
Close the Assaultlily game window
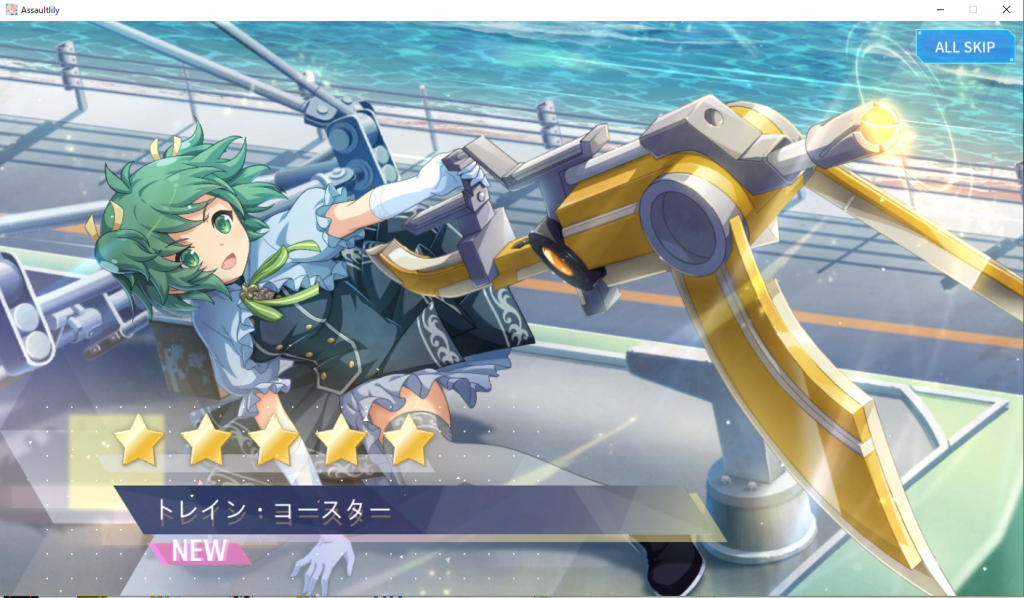coord(1005,9)
